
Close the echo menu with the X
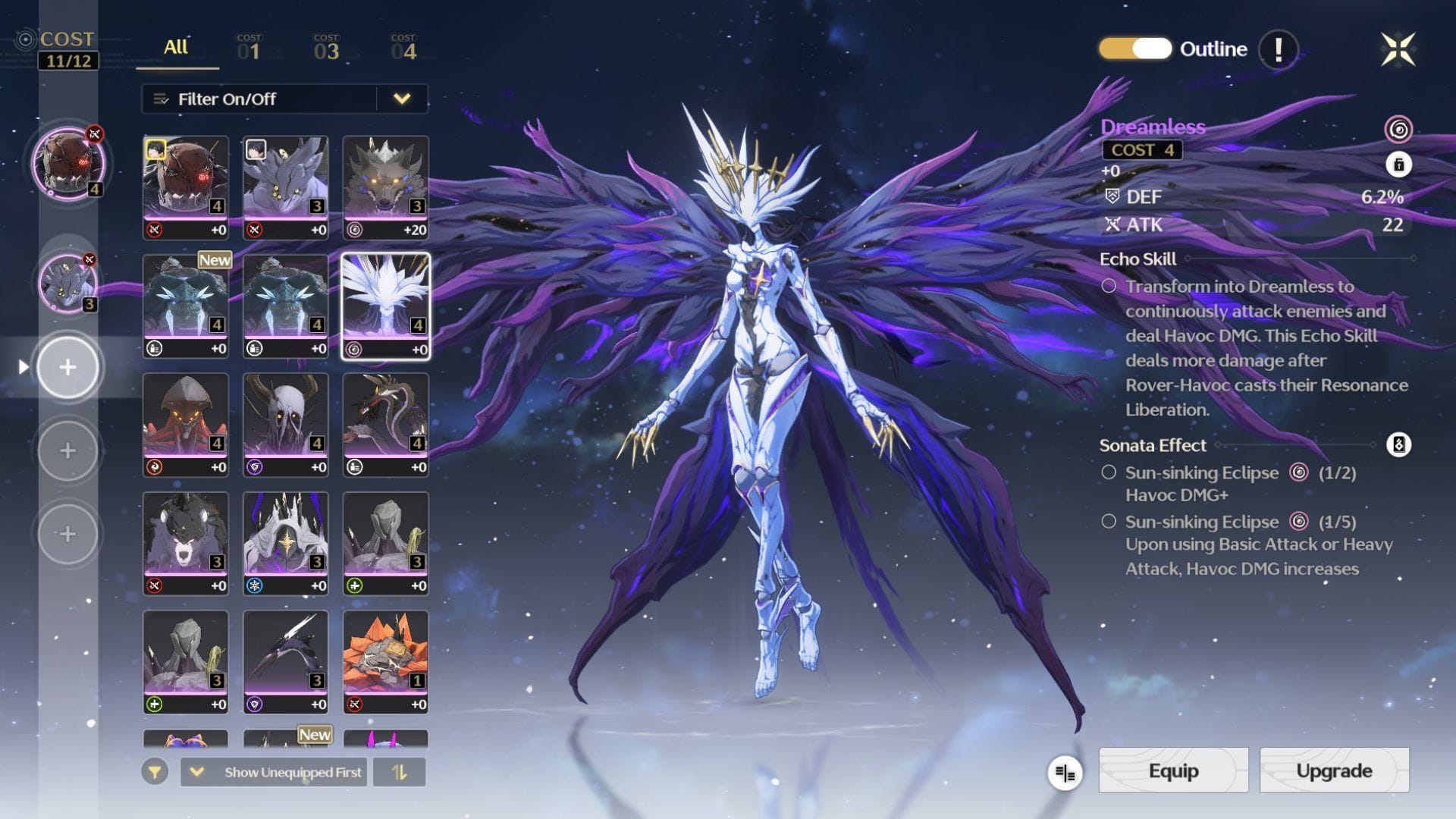(x=1398, y=49)
